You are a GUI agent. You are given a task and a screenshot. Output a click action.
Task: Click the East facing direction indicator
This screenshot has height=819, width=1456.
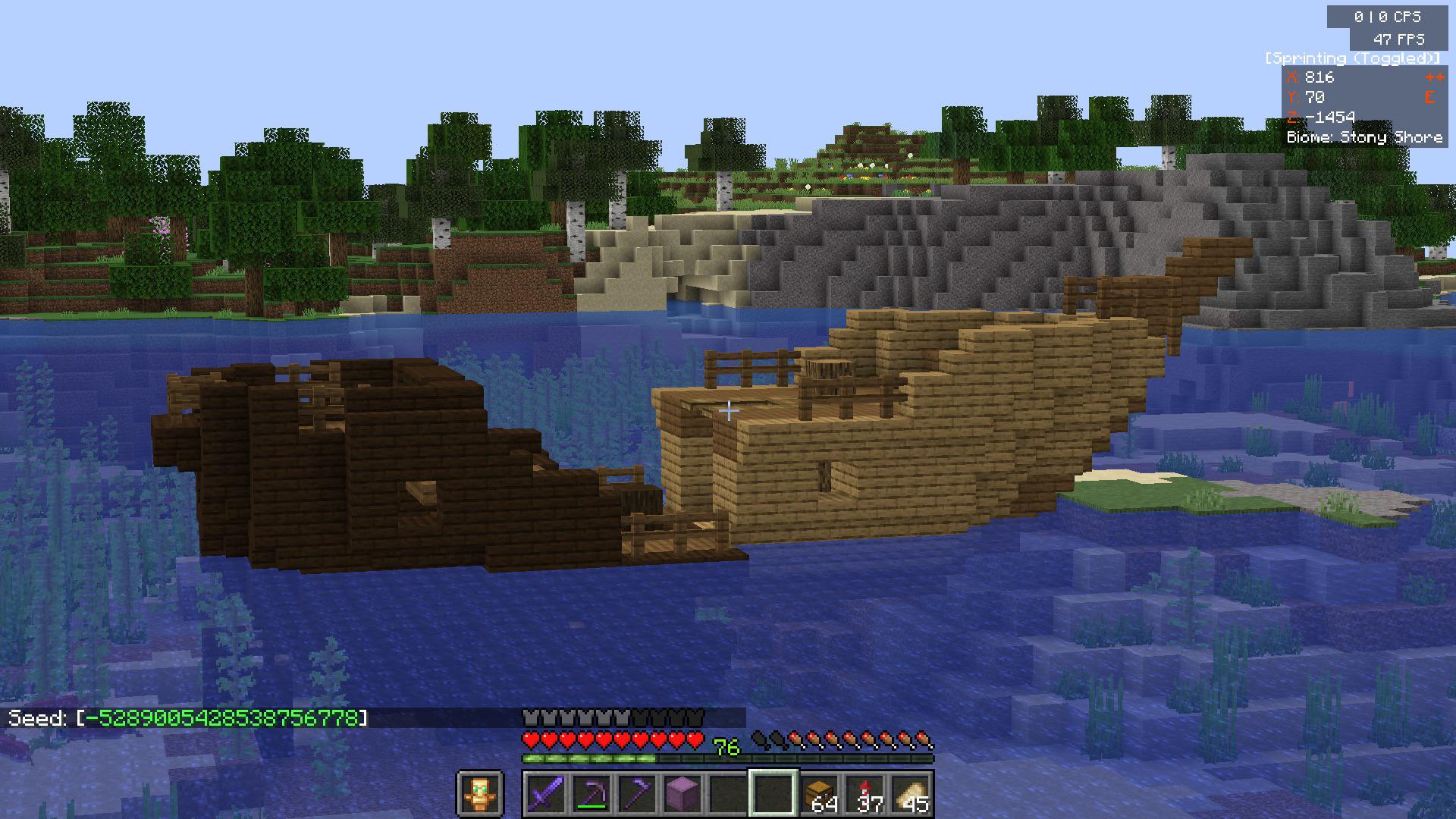coord(1429,97)
